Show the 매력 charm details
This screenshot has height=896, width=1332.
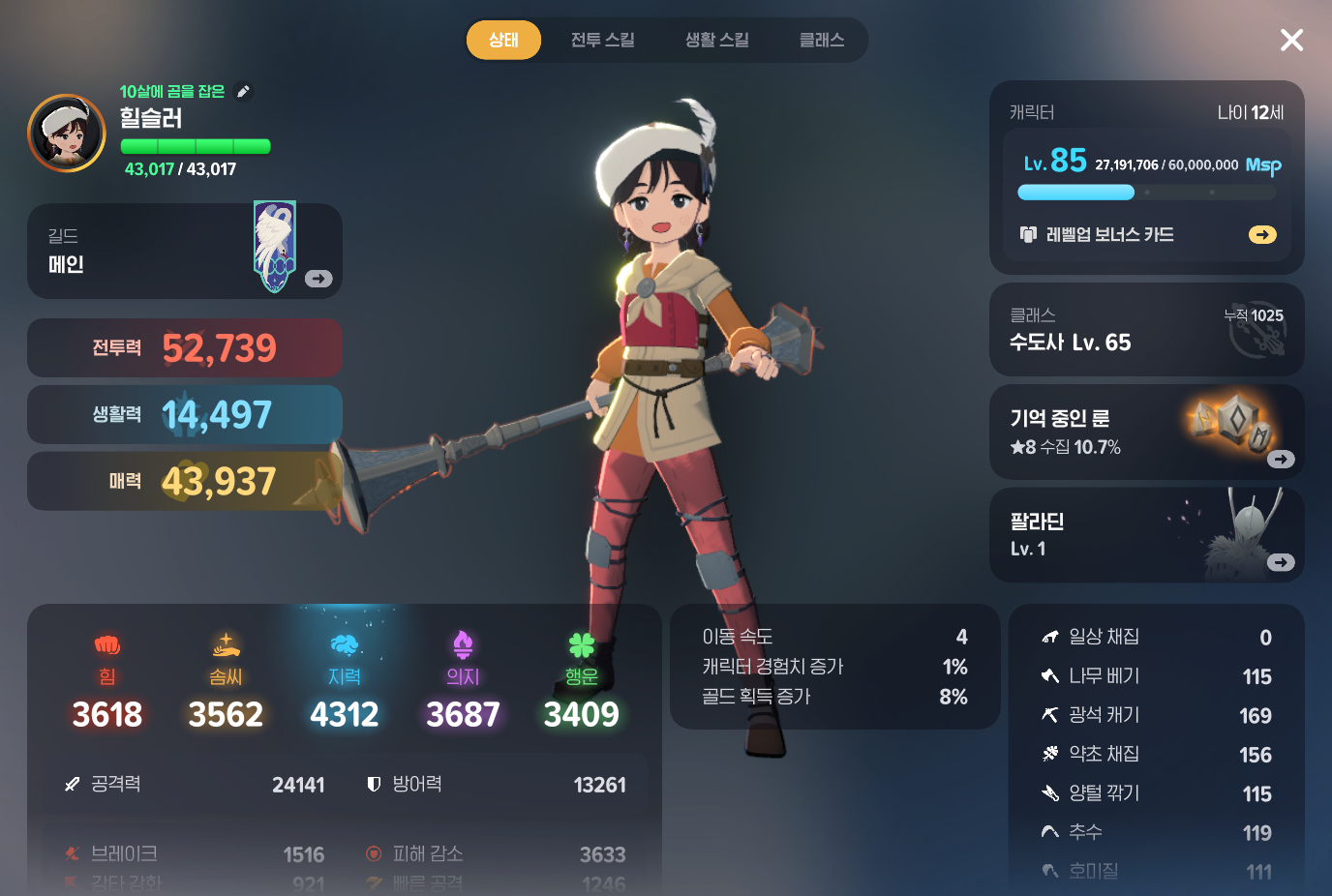(x=184, y=481)
